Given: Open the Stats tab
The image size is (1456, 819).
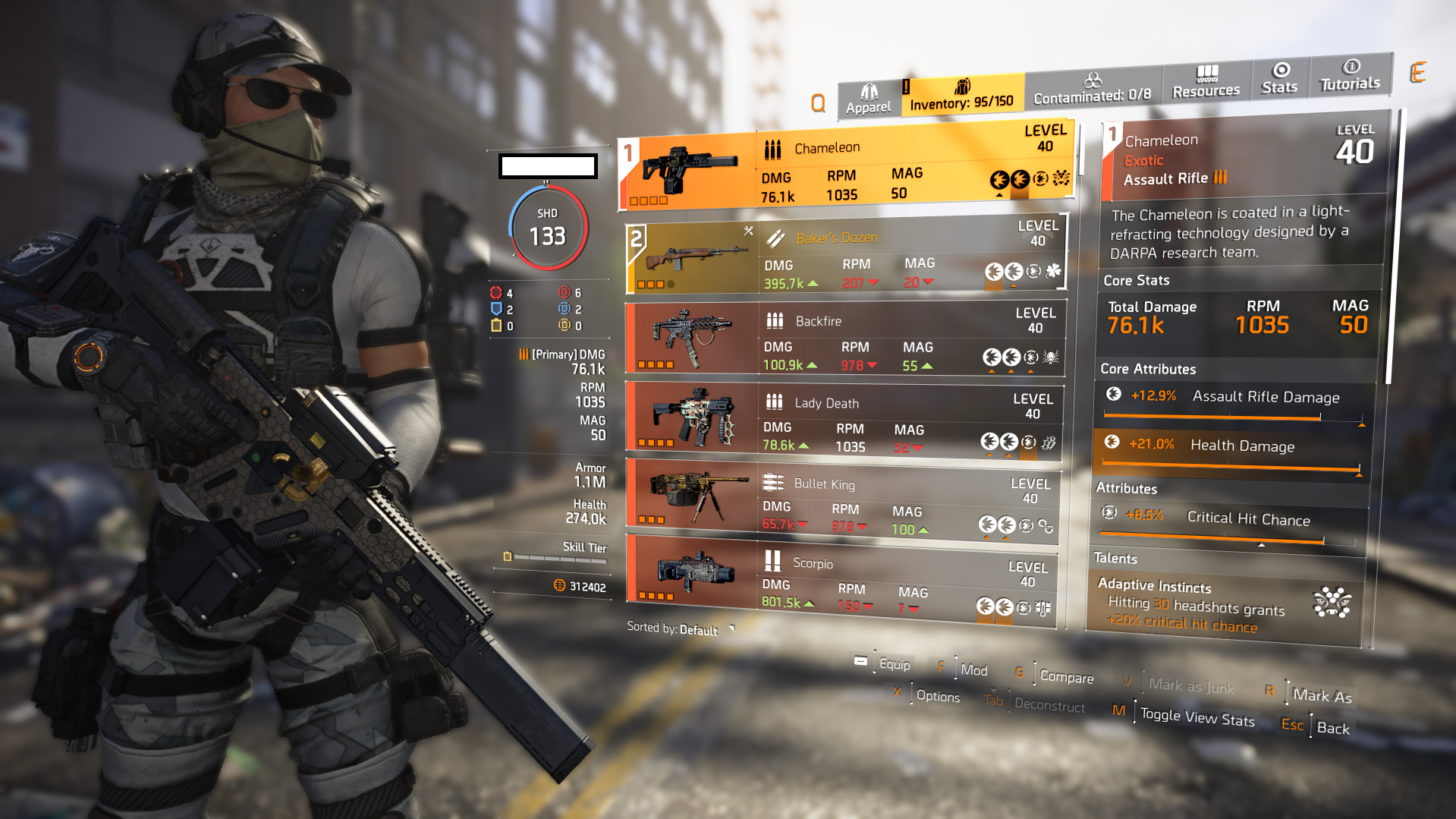Looking at the screenshot, I should (1279, 79).
